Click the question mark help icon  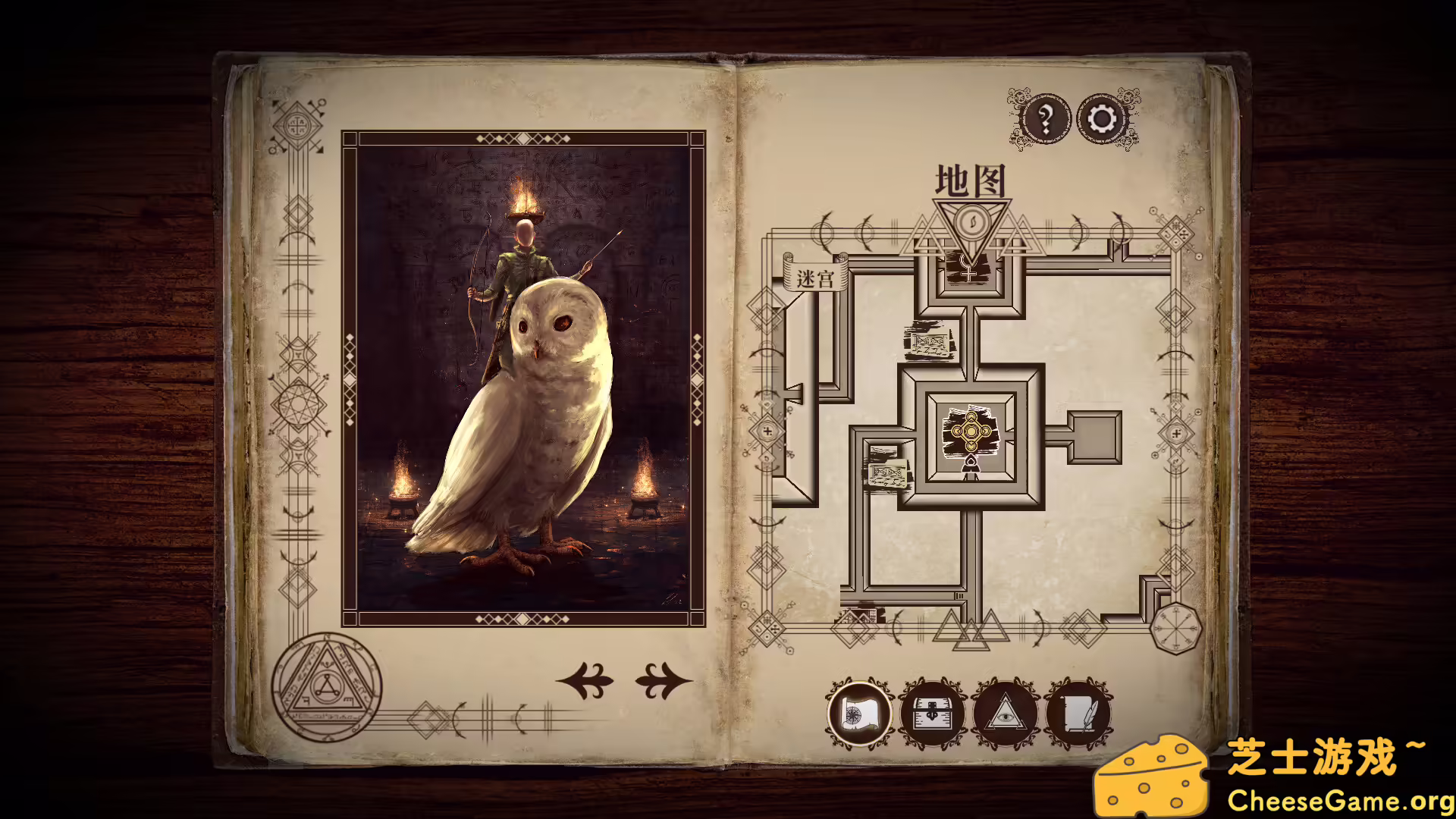click(1046, 118)
